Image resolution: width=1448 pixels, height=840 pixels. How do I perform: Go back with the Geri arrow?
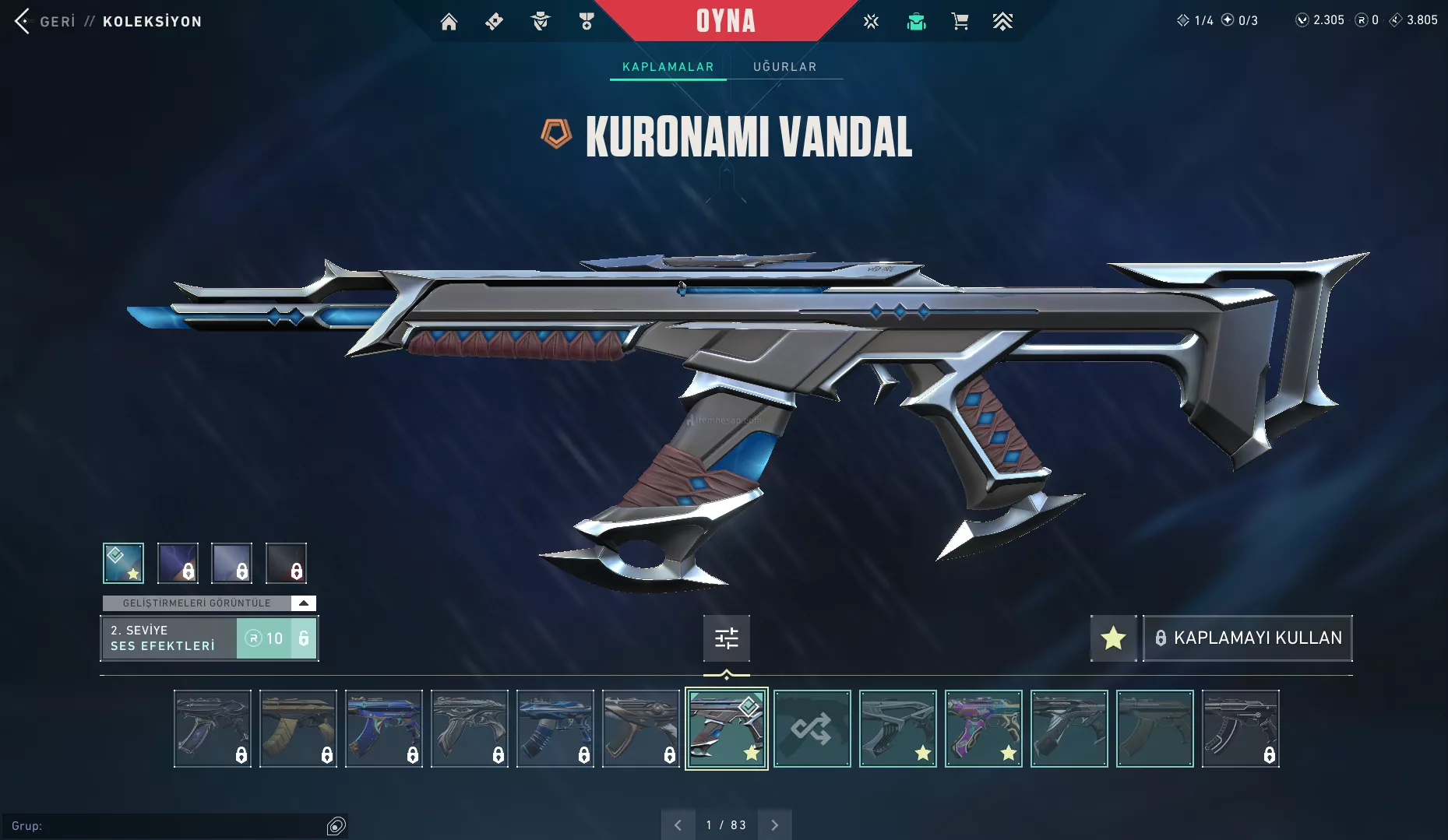[23, 21]
